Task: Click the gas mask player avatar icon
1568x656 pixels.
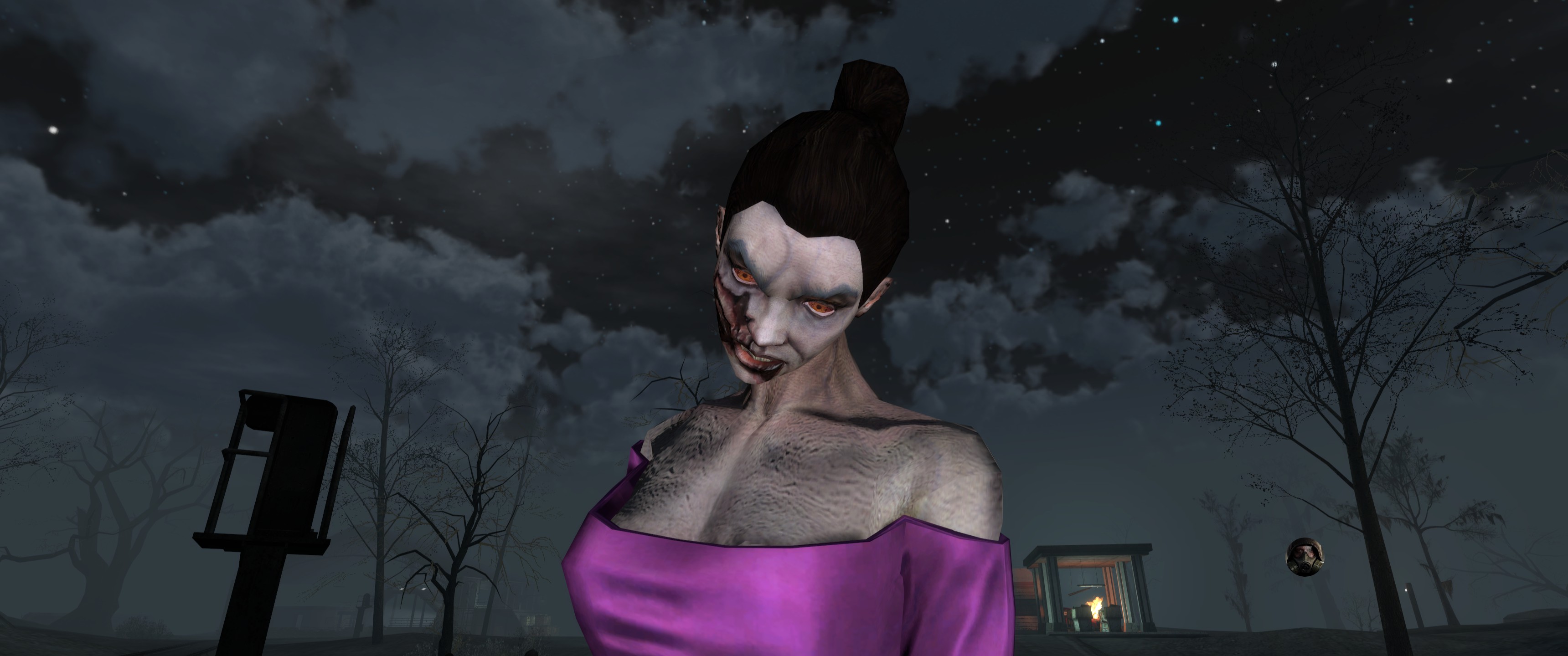Action: click(1301, 555)
